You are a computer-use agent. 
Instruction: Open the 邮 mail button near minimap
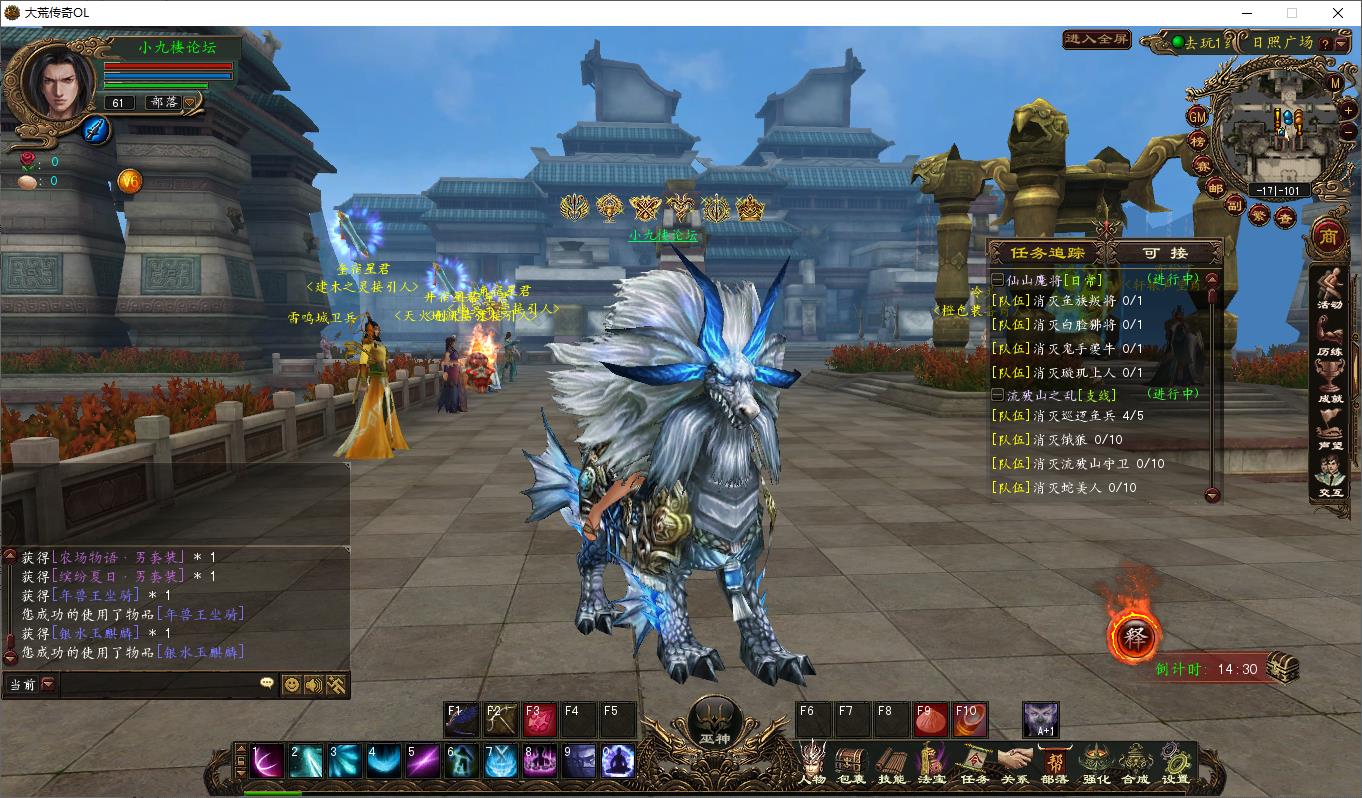pyautogui.click(x=1215, y=188)
